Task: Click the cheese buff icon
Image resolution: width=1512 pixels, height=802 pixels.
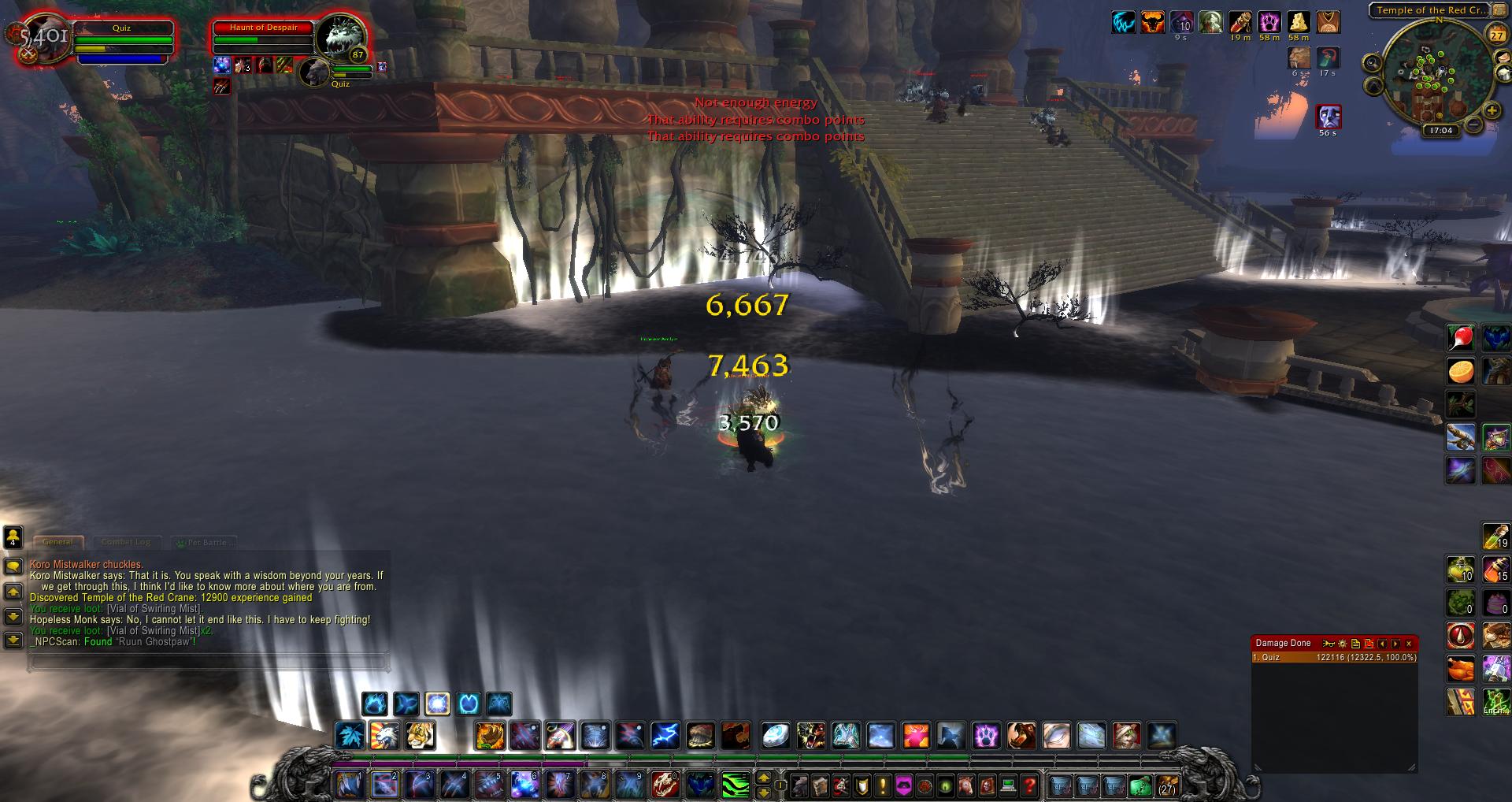Action: point(1299,23)
